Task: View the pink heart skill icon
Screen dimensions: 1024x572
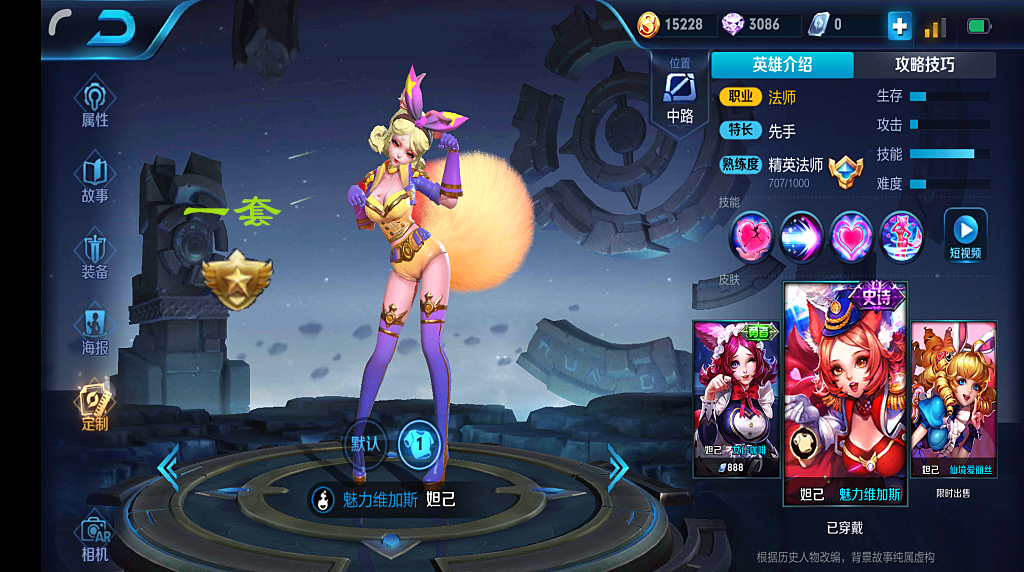Action: pyautogui.click(x=851, y=236)
